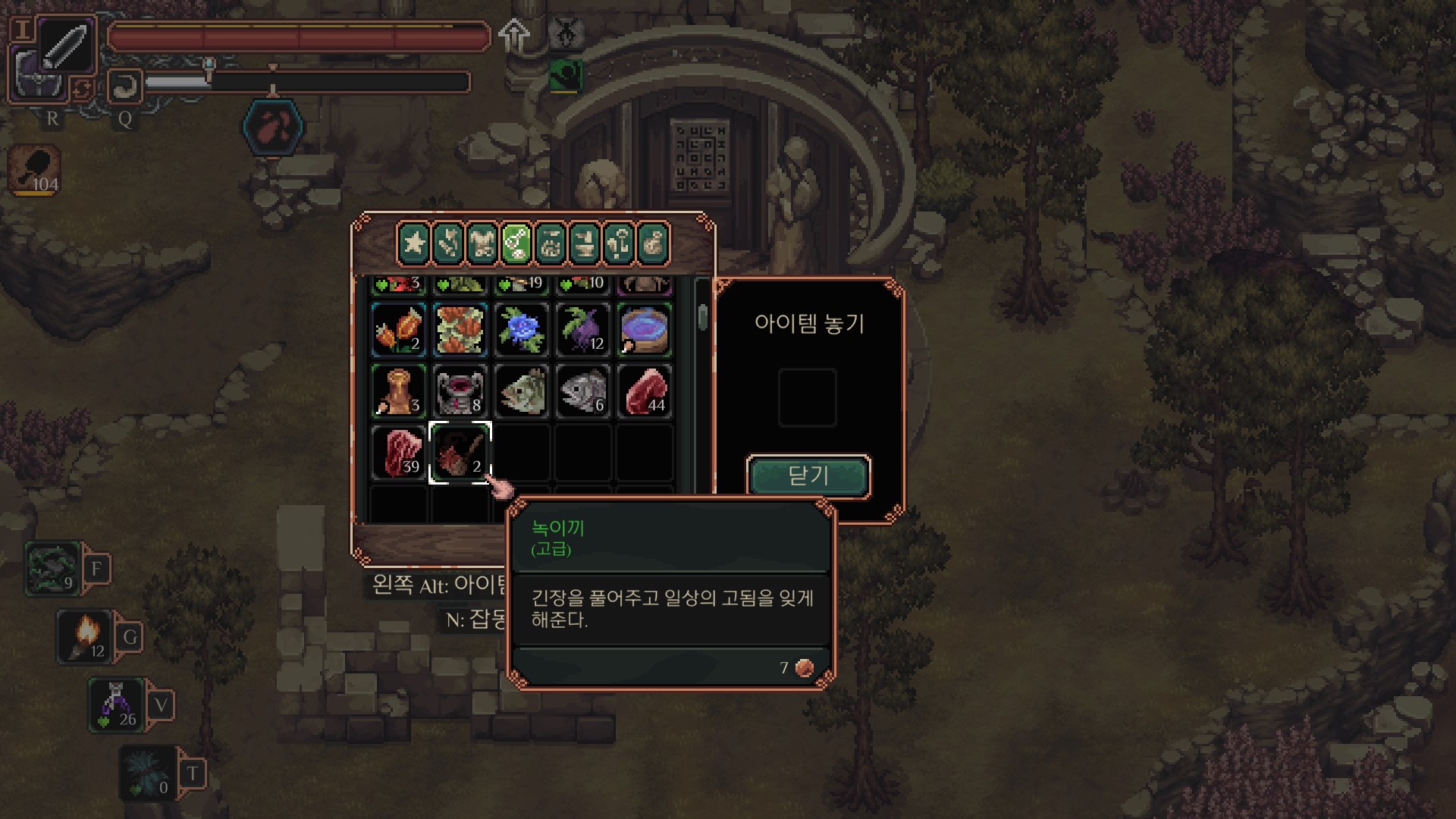Select the raw meat stack of 39
The width and height of the screenshot is (1456, 819).
[x=399, y=453]
